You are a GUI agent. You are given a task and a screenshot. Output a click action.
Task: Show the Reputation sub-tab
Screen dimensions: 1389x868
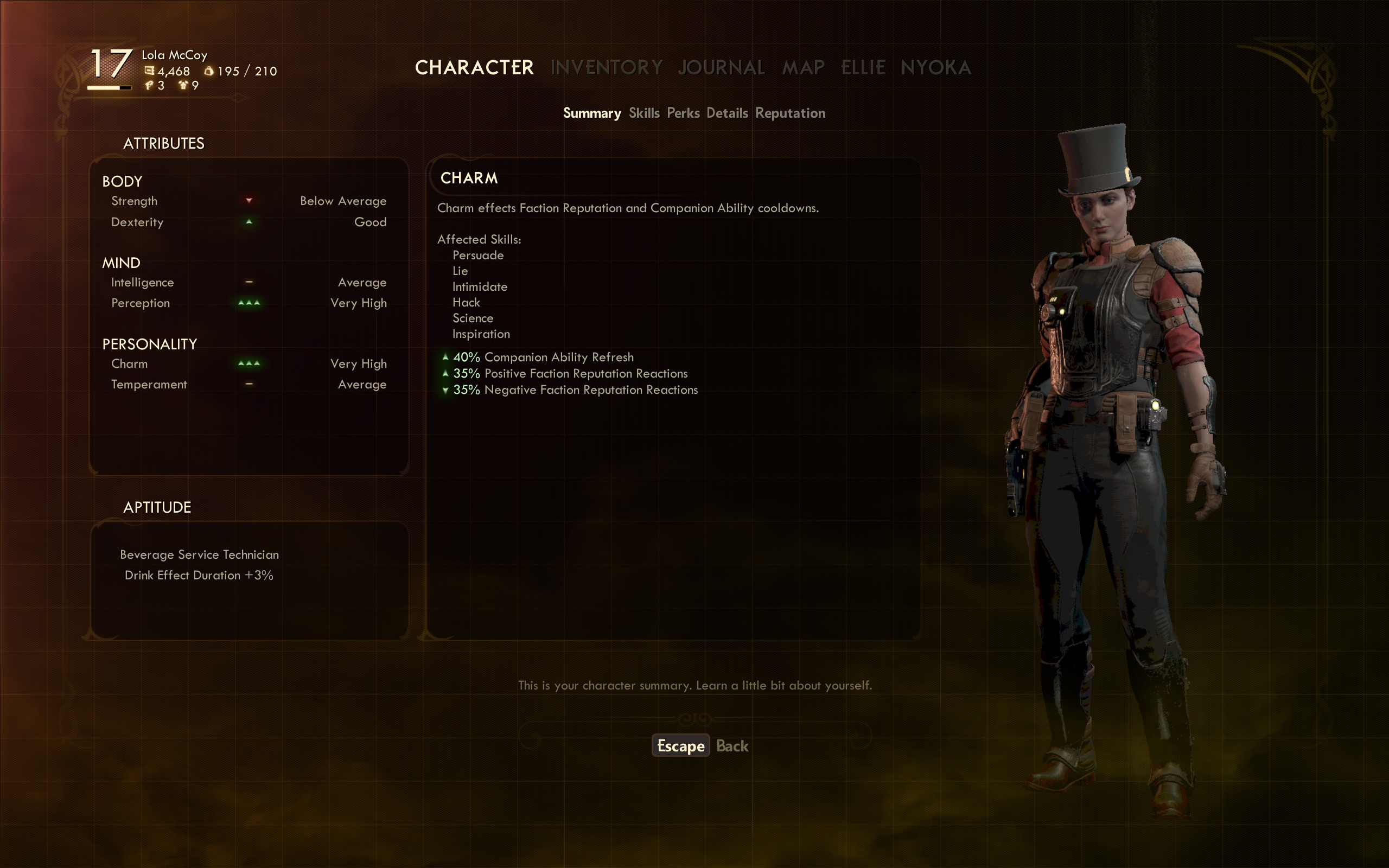point(790,113)
